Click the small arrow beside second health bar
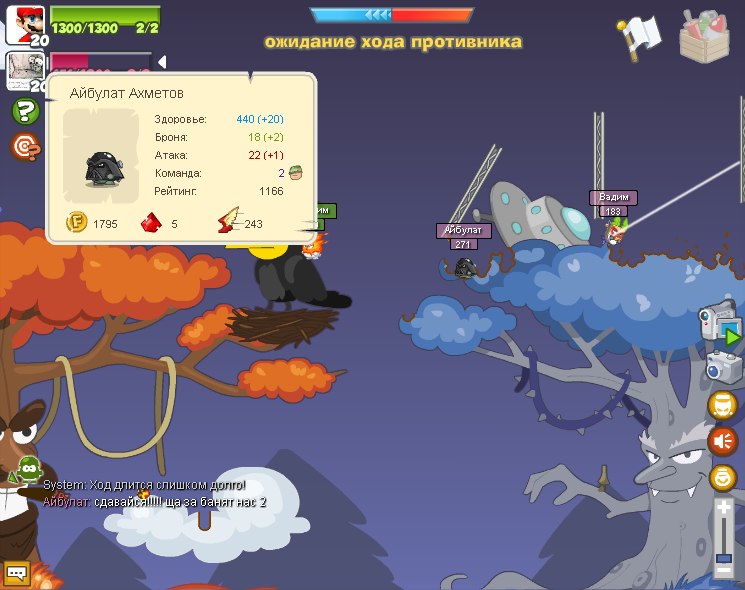The height and width of the screenshot is (590, 745). (x=161, y=62)
